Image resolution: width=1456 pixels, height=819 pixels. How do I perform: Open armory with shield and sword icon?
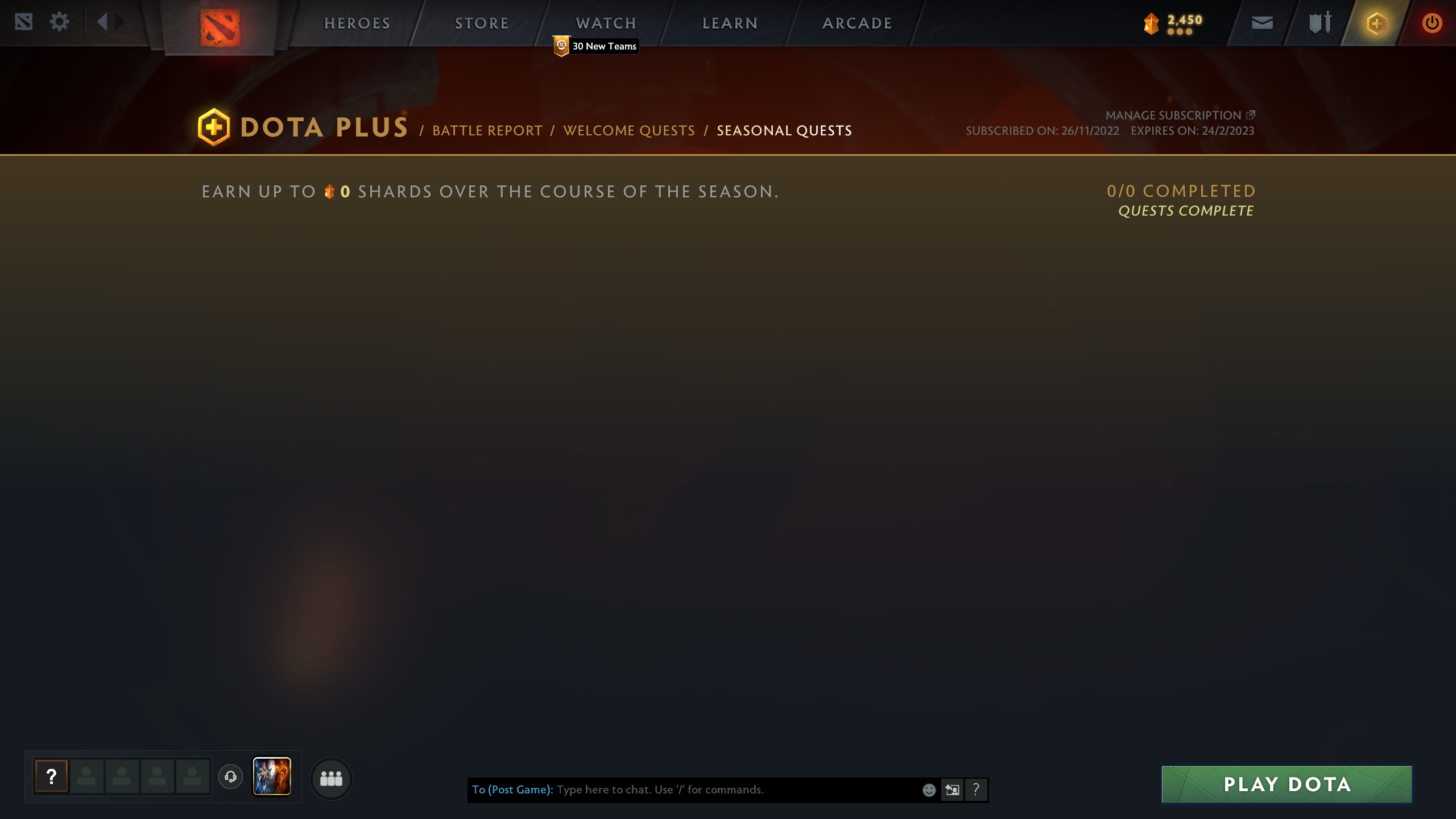coord(1319,23)
